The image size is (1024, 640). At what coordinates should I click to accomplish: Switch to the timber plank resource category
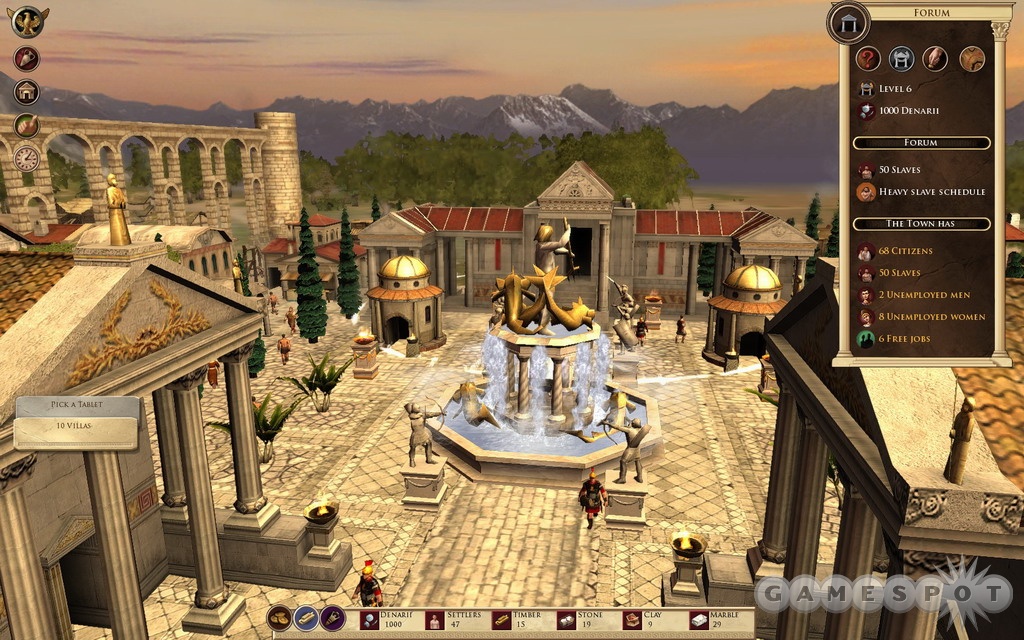coord(306,618)
